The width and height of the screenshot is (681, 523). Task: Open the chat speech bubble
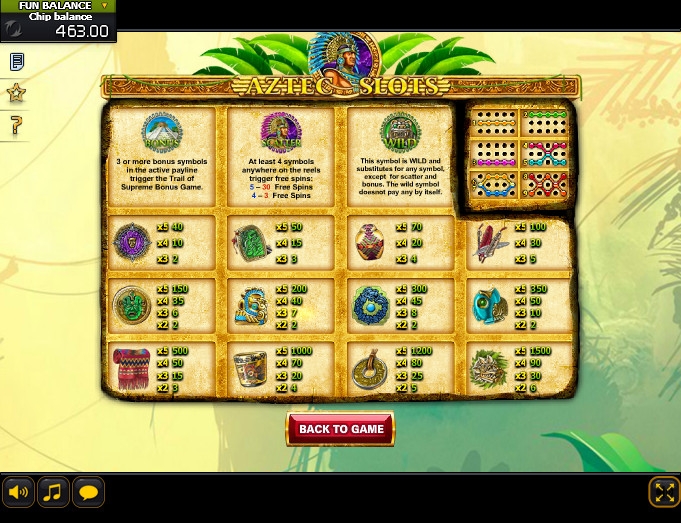88,492
